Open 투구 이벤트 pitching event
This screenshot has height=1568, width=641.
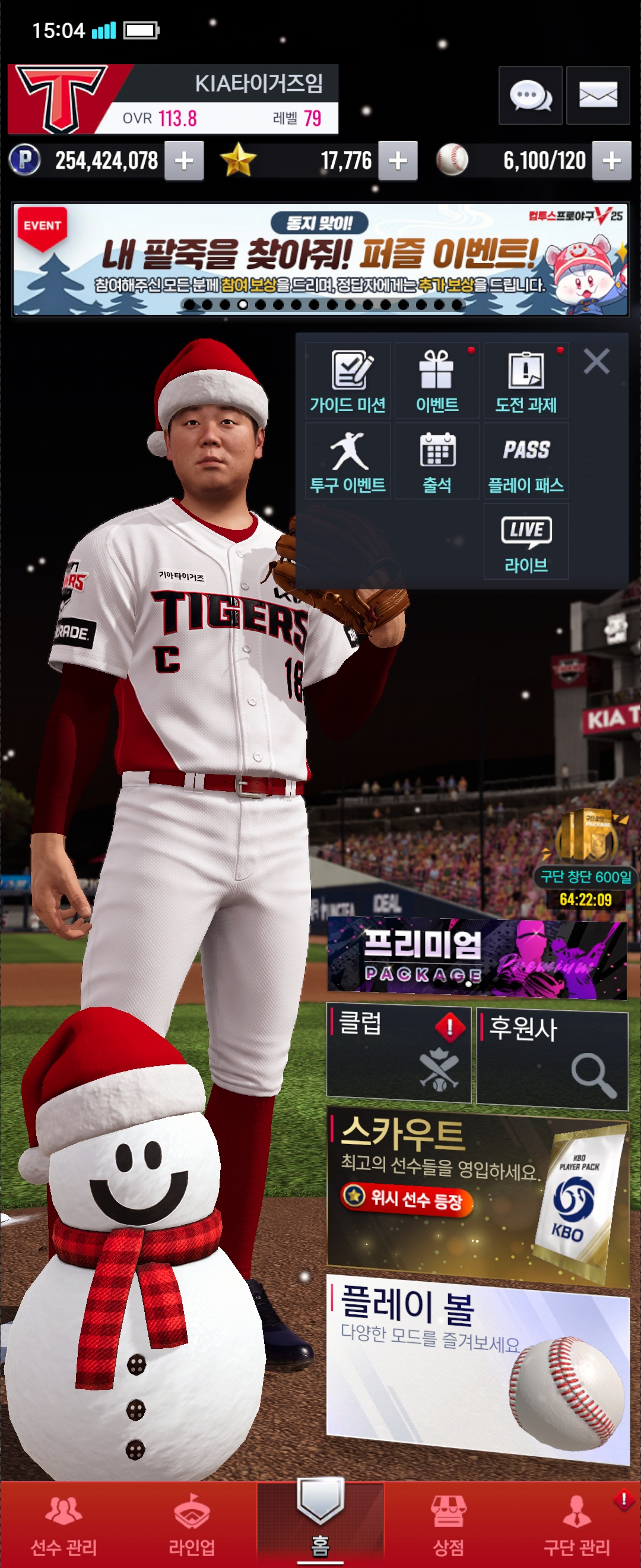pyautogui.click(x=348, y=461)
